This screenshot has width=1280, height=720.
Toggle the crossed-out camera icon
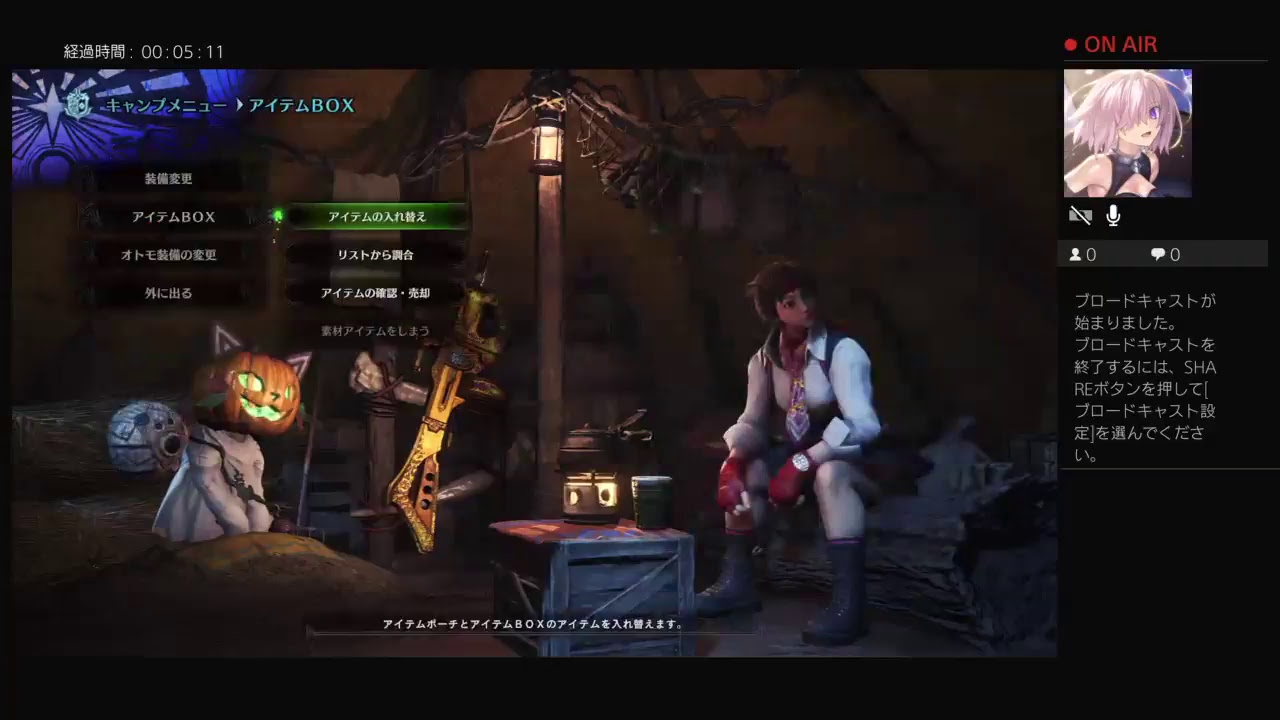pyautogui.click(x=1080, y=216)
